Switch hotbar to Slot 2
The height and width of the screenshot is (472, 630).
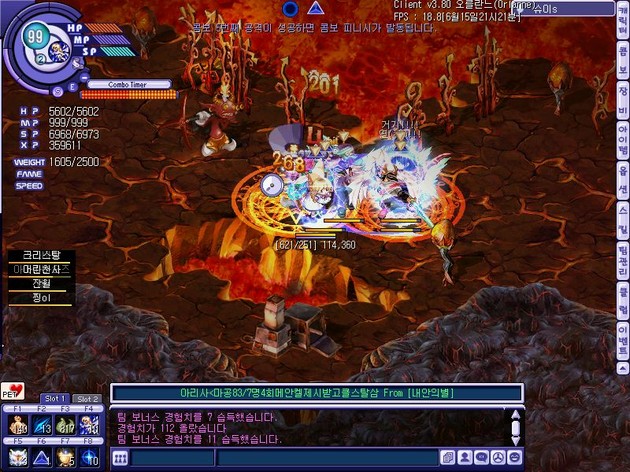click(x=87, y=399)
